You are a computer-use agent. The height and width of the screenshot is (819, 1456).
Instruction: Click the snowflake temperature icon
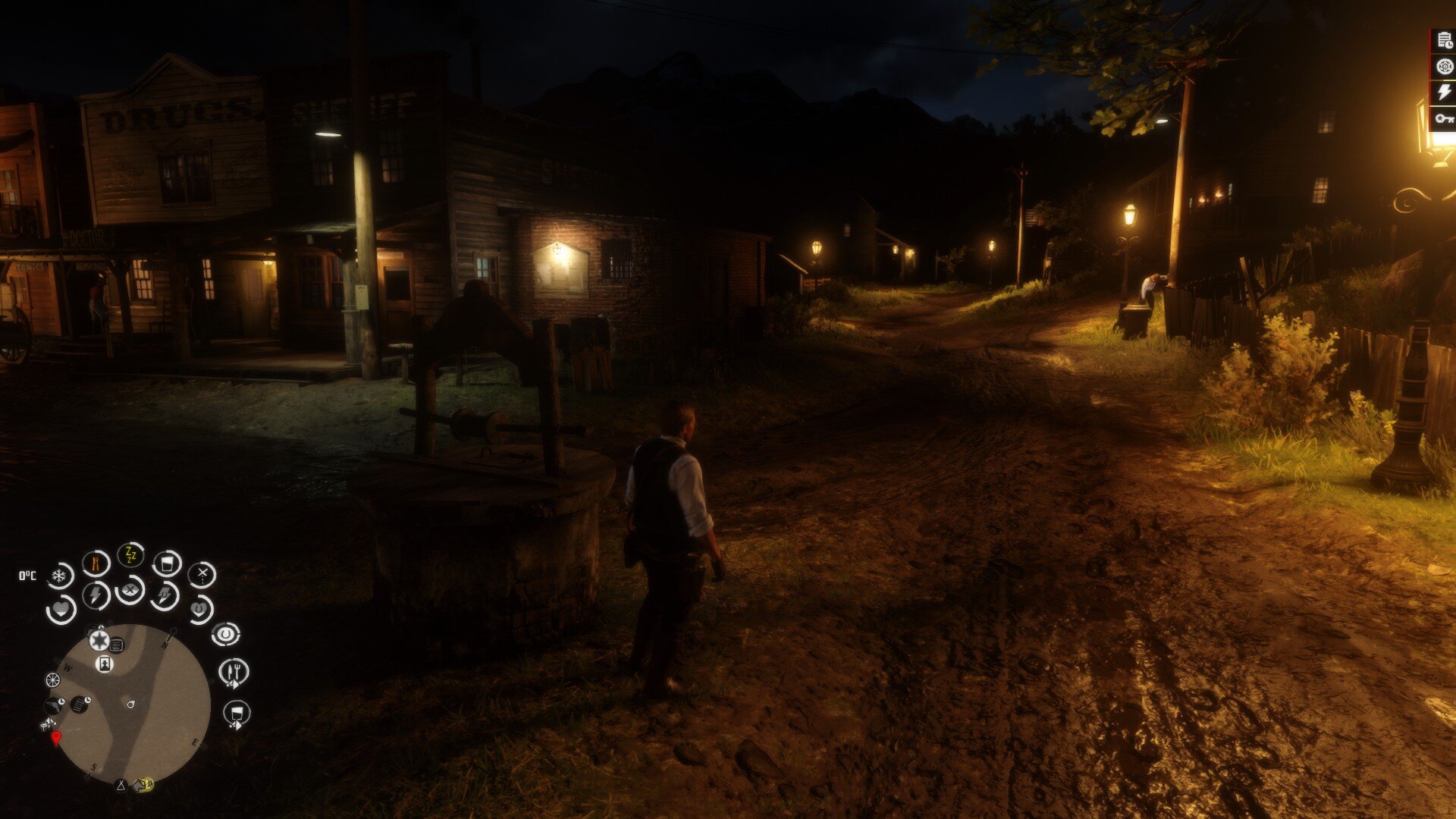tap(59, 576)
